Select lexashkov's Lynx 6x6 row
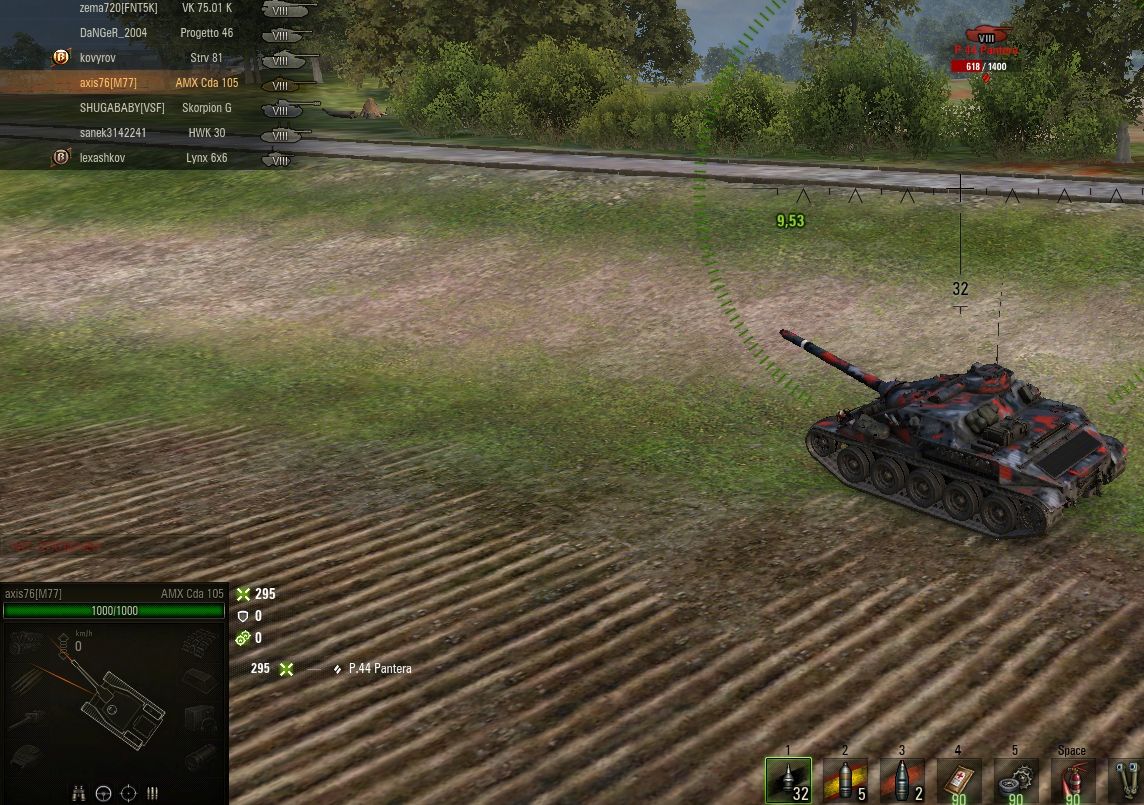1144x805 pixels. coord(150,158)
